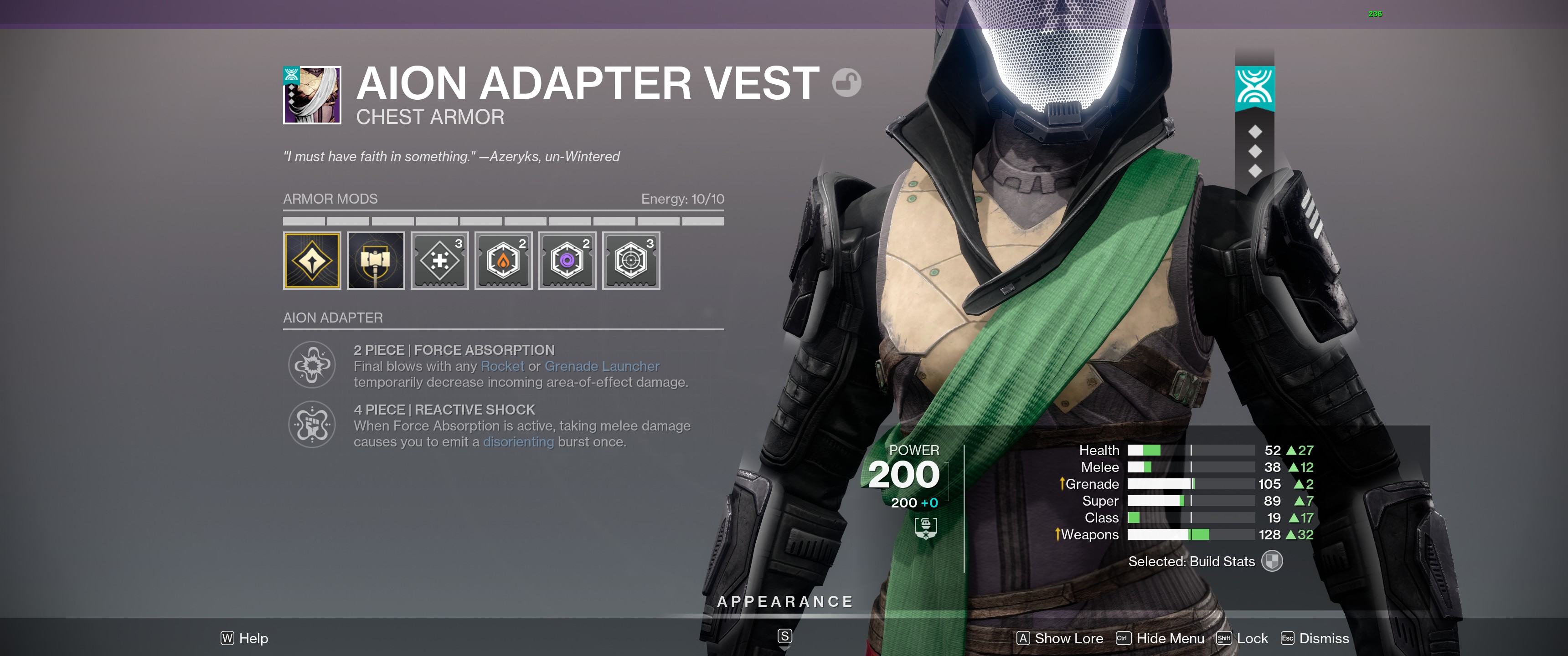Lock the Aion Adapter Vest
This screenshot has width=1568, height=656.
tap(1243, 638)
